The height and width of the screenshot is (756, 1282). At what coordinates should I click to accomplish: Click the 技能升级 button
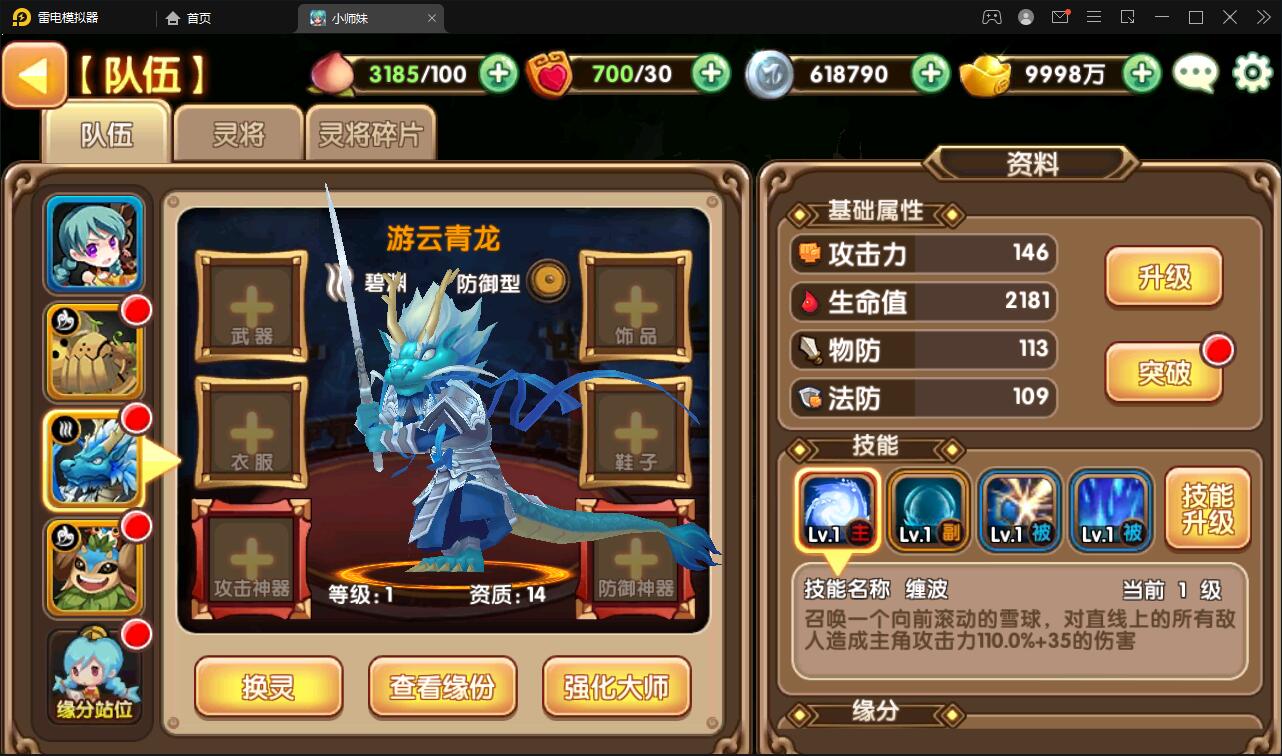tap(1207, 509)
